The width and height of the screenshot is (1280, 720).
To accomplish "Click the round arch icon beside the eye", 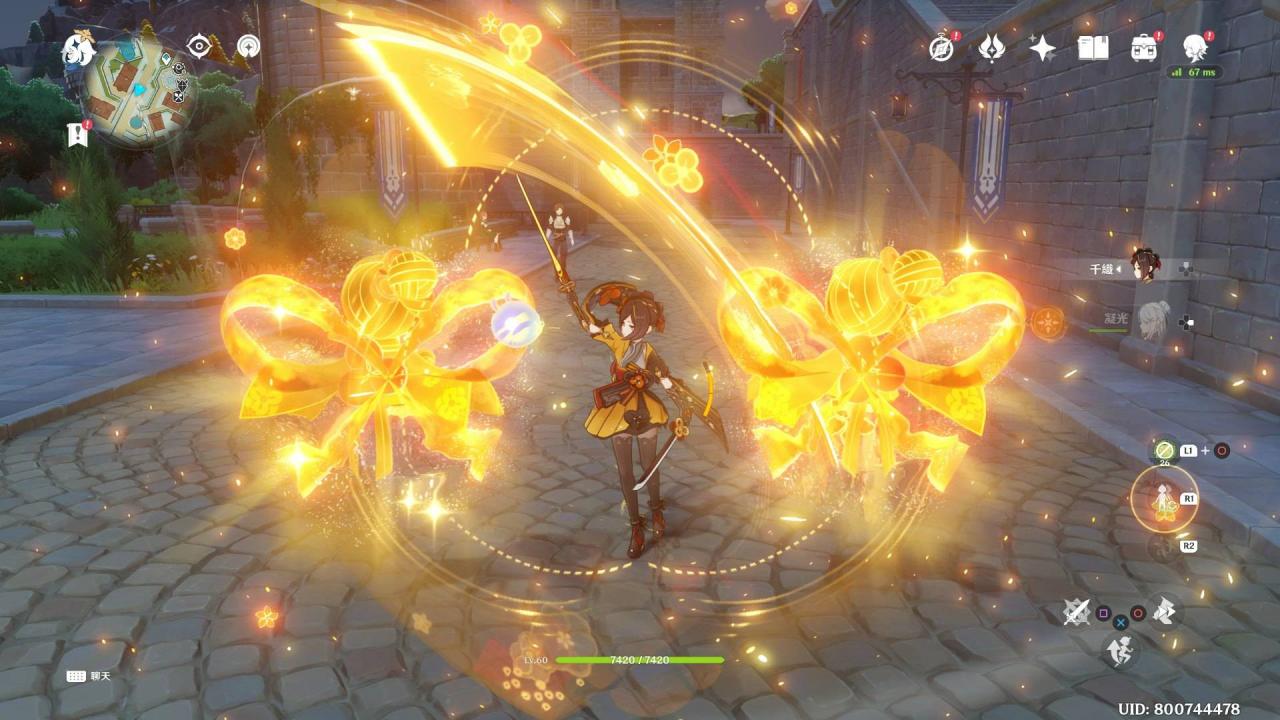I will [x=248, y=46].
